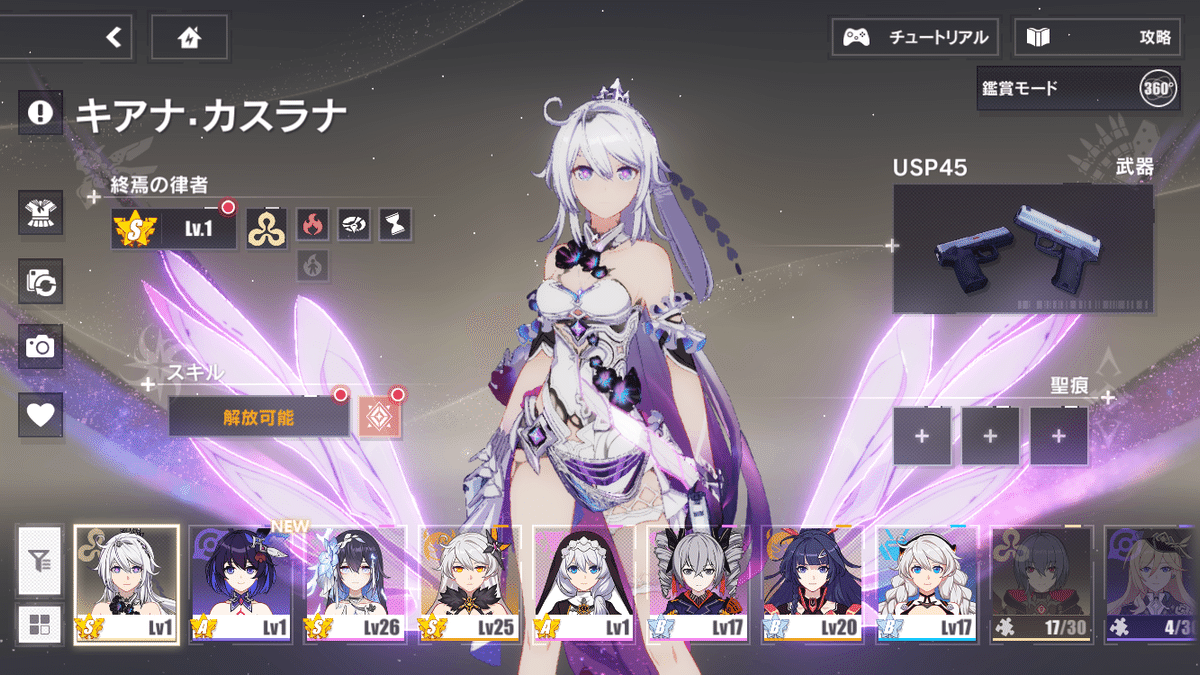
Task: Open the S-rank Lv.1 upgrade panel
Action: (x=173, y=229)
